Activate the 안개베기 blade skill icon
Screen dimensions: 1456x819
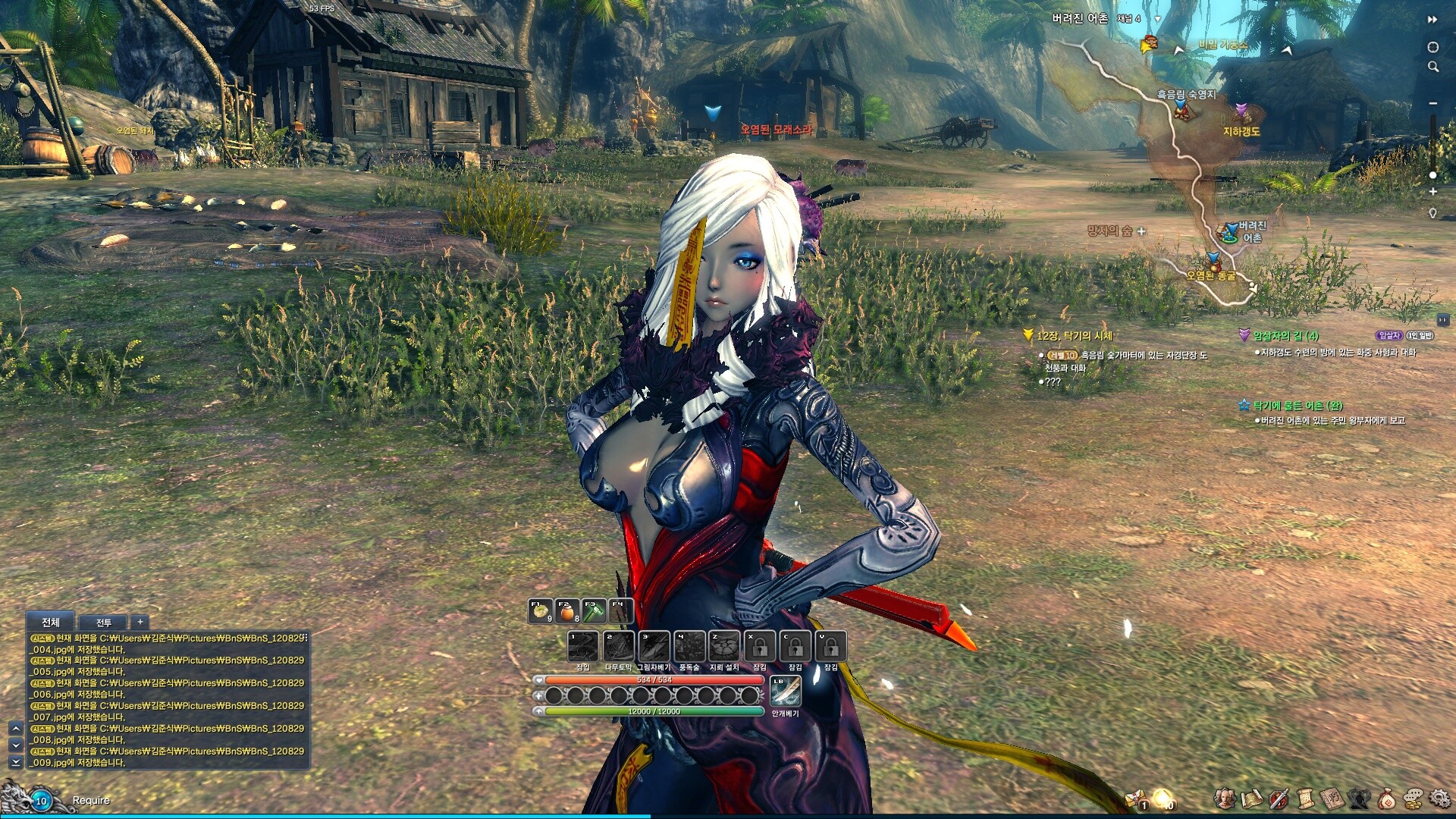click(785, 691)
